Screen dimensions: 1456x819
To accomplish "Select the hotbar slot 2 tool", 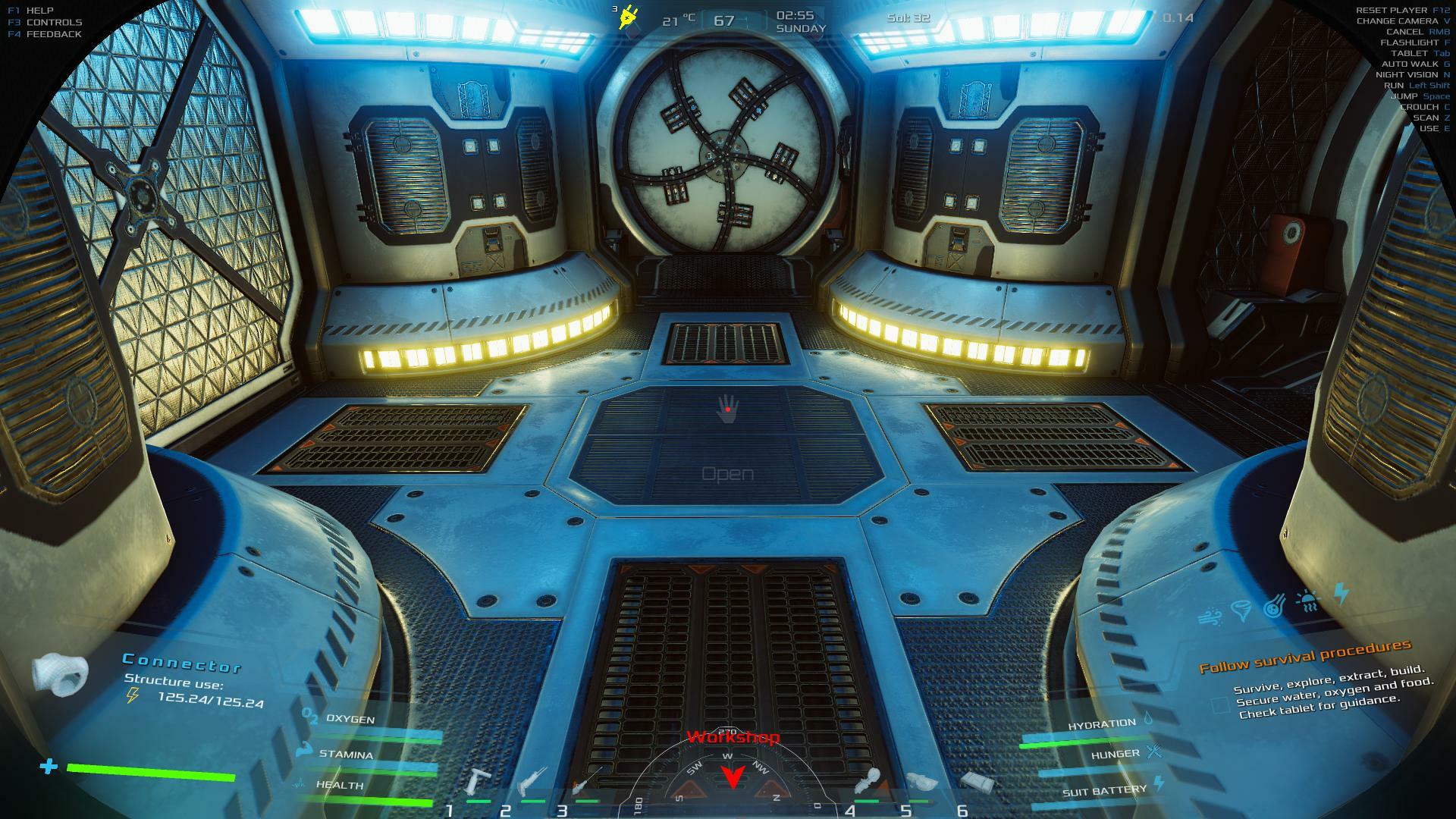I will click(532, 780).
